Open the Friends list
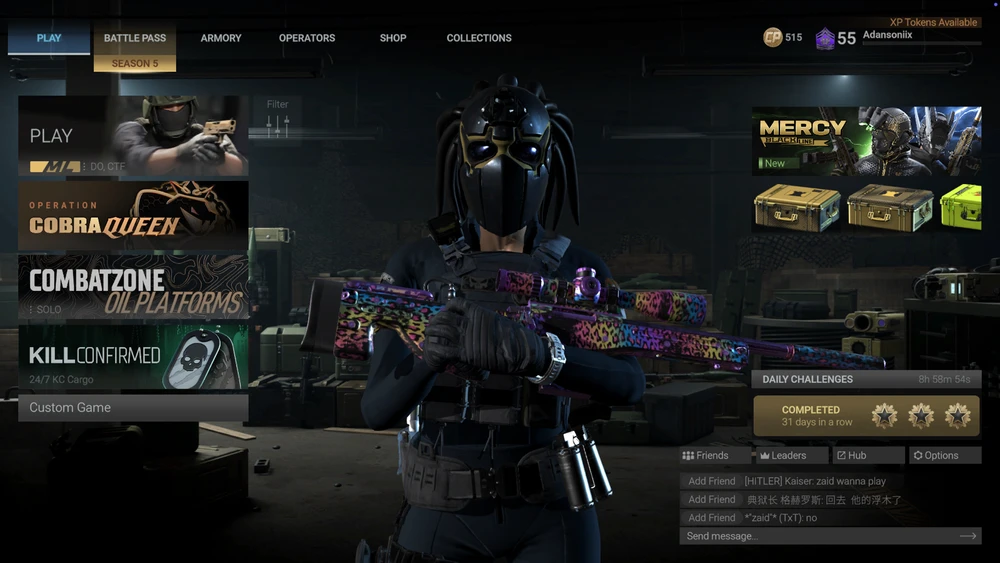The height and width of the screenshot is (563, 1000). [714, 456]
